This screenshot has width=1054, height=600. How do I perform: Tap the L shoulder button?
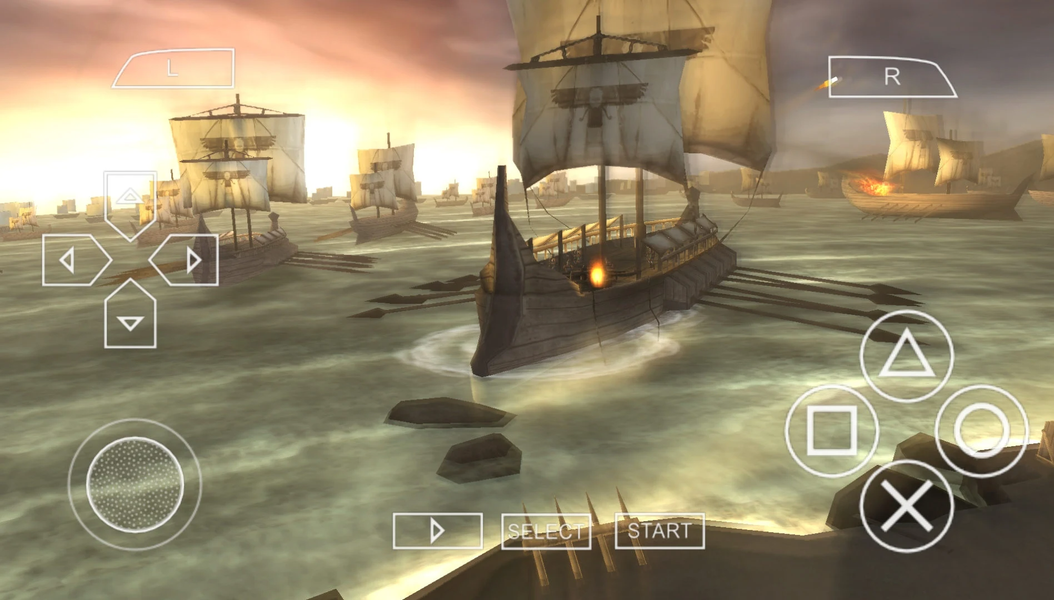[x=173, y=69]
